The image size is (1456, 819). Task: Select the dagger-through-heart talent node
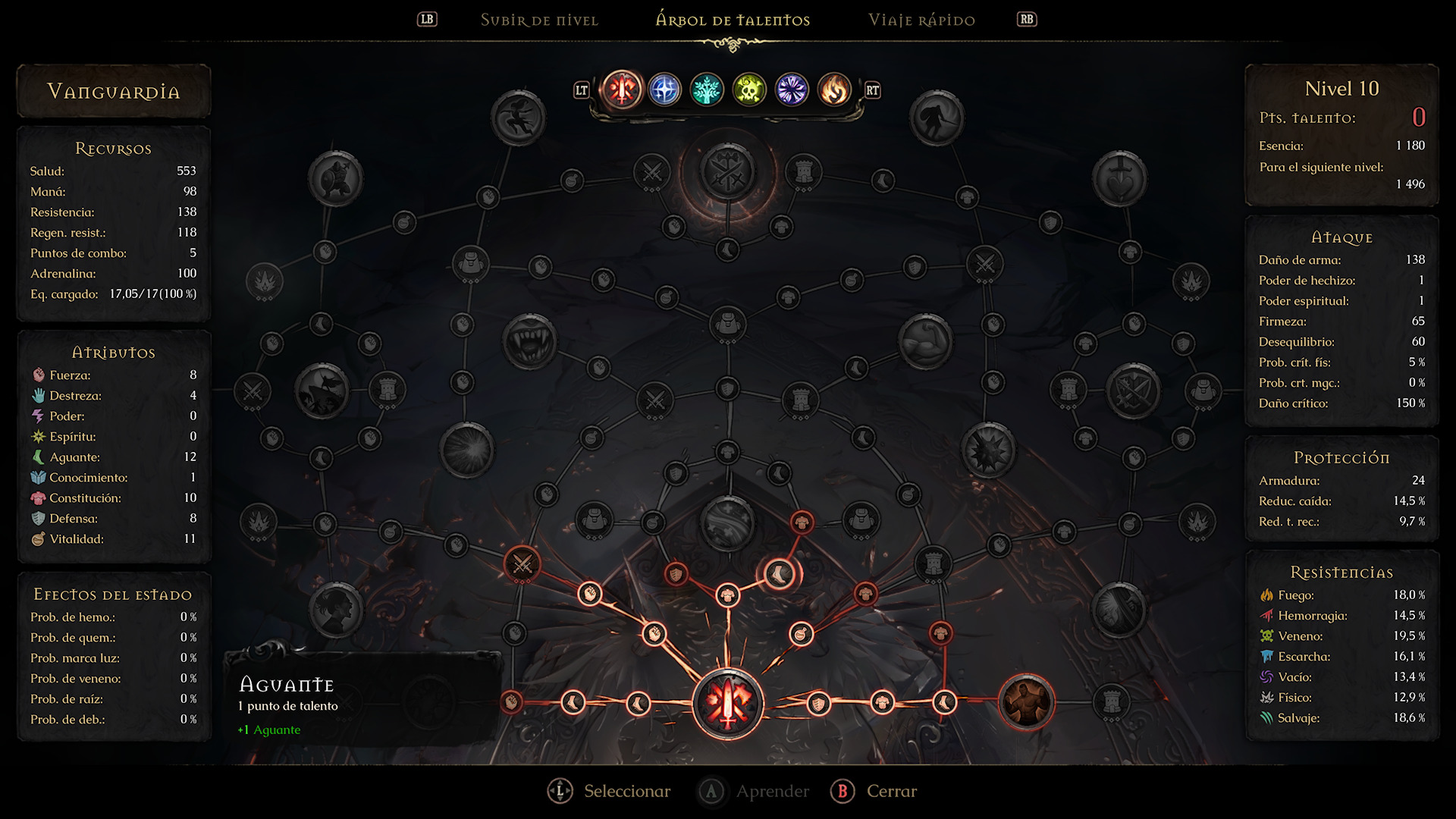click(x=1119, y=179)
